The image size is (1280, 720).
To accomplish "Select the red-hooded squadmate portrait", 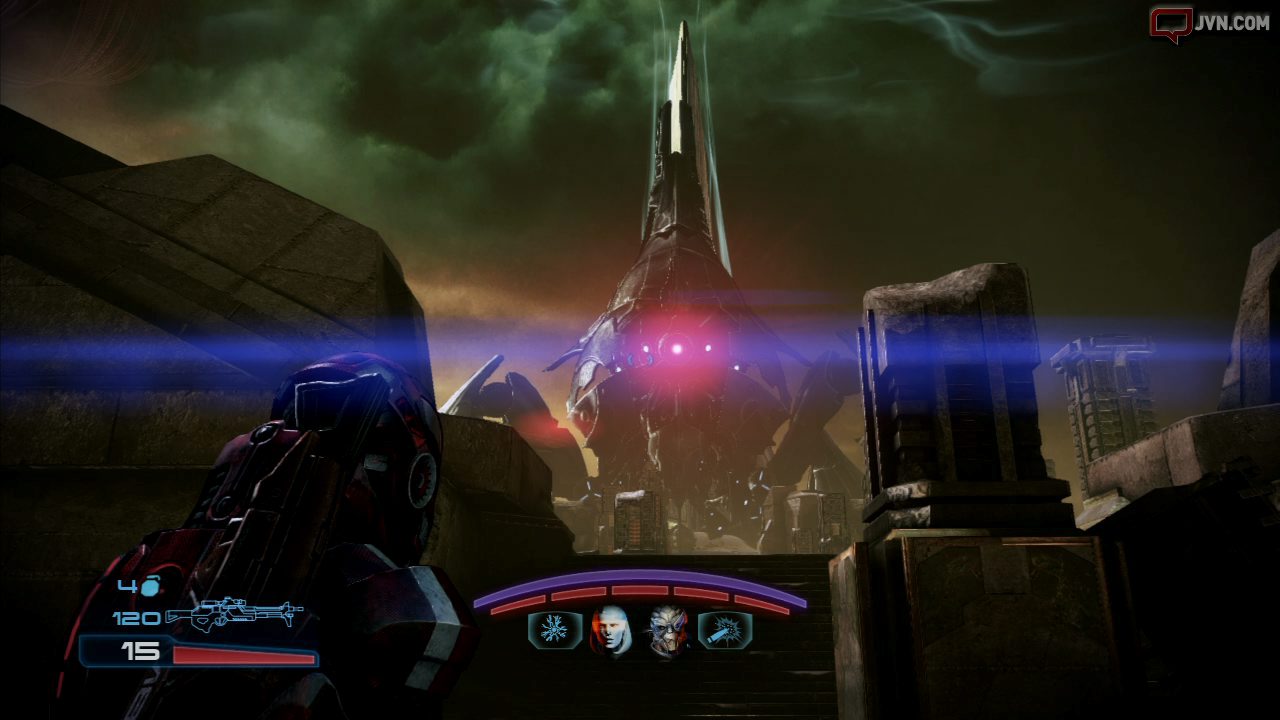I will pos(611,631).
